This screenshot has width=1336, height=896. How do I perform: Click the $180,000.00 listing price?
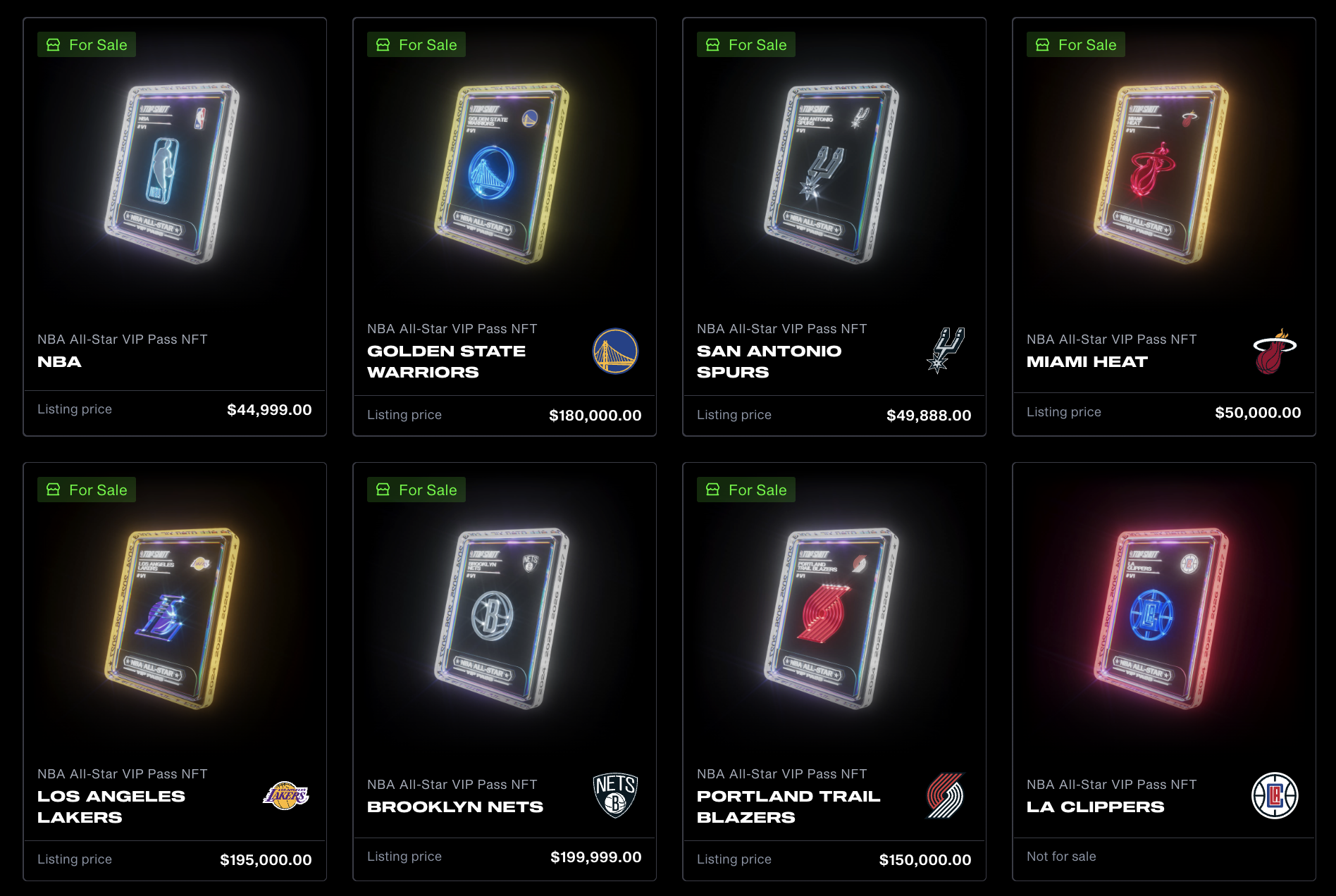595,416
